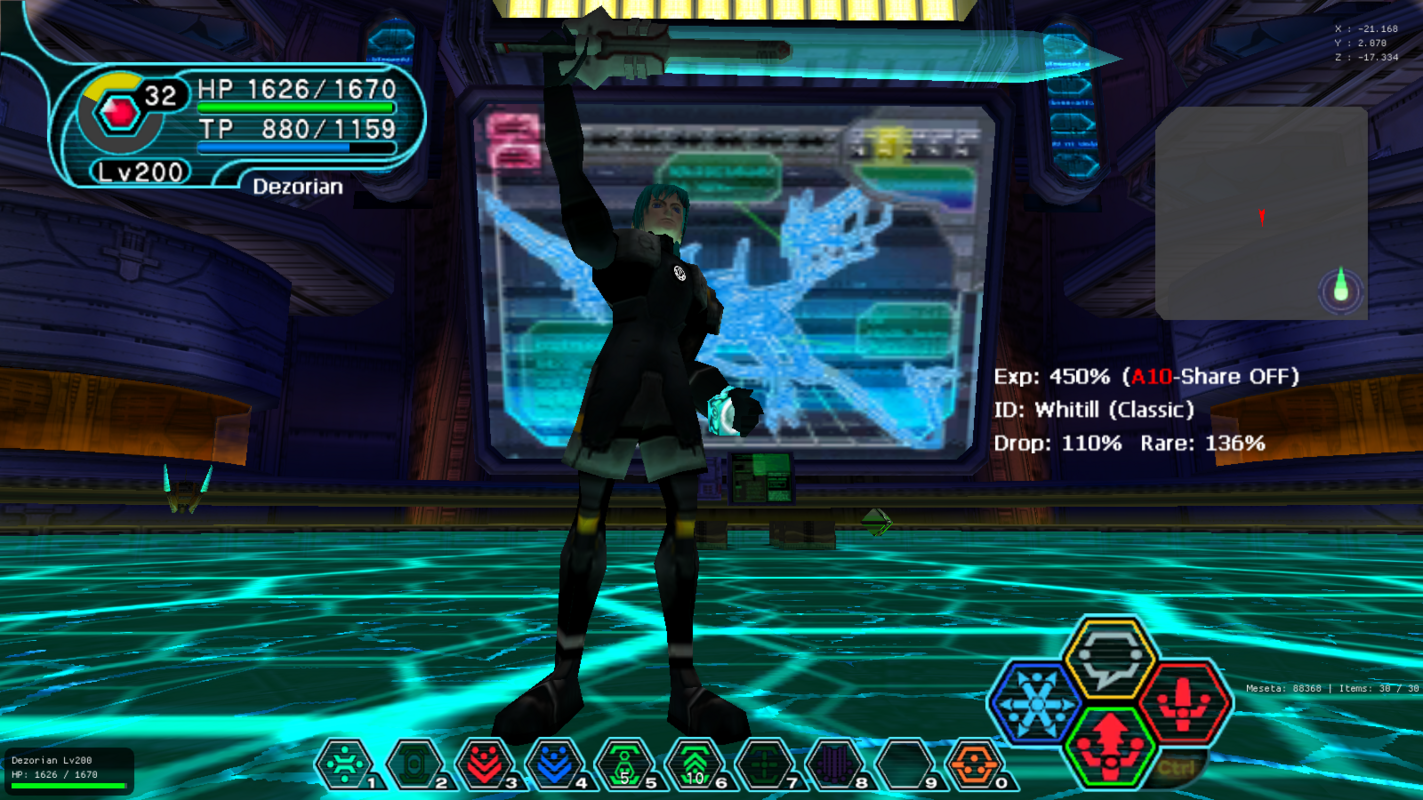This screenshot has height=800, width=1423.
Task: Use the dark green ring in slot 2
Action: (415, 765)
